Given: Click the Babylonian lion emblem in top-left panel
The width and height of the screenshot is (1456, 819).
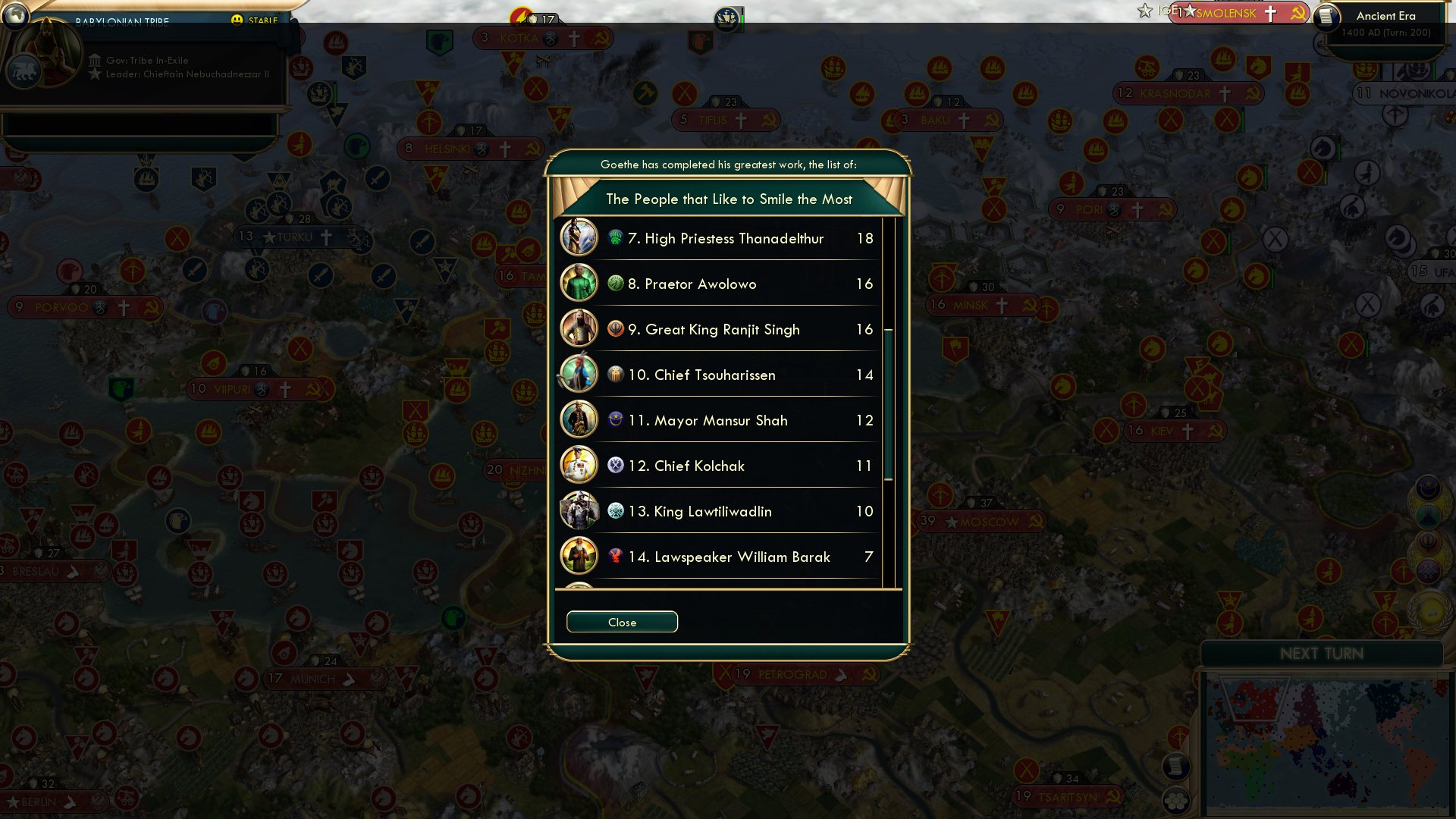Looking at the screenshot, I should [23, 71].
